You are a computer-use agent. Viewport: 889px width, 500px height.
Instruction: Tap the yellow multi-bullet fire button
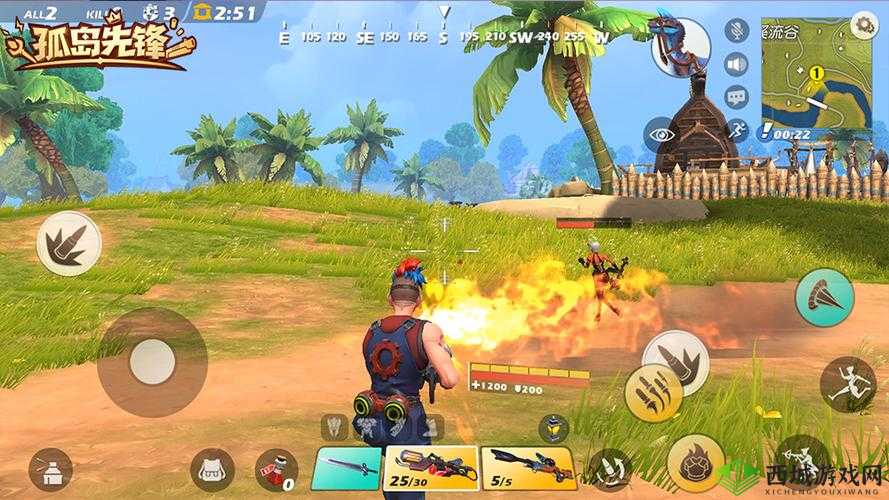tap(653, 393)
